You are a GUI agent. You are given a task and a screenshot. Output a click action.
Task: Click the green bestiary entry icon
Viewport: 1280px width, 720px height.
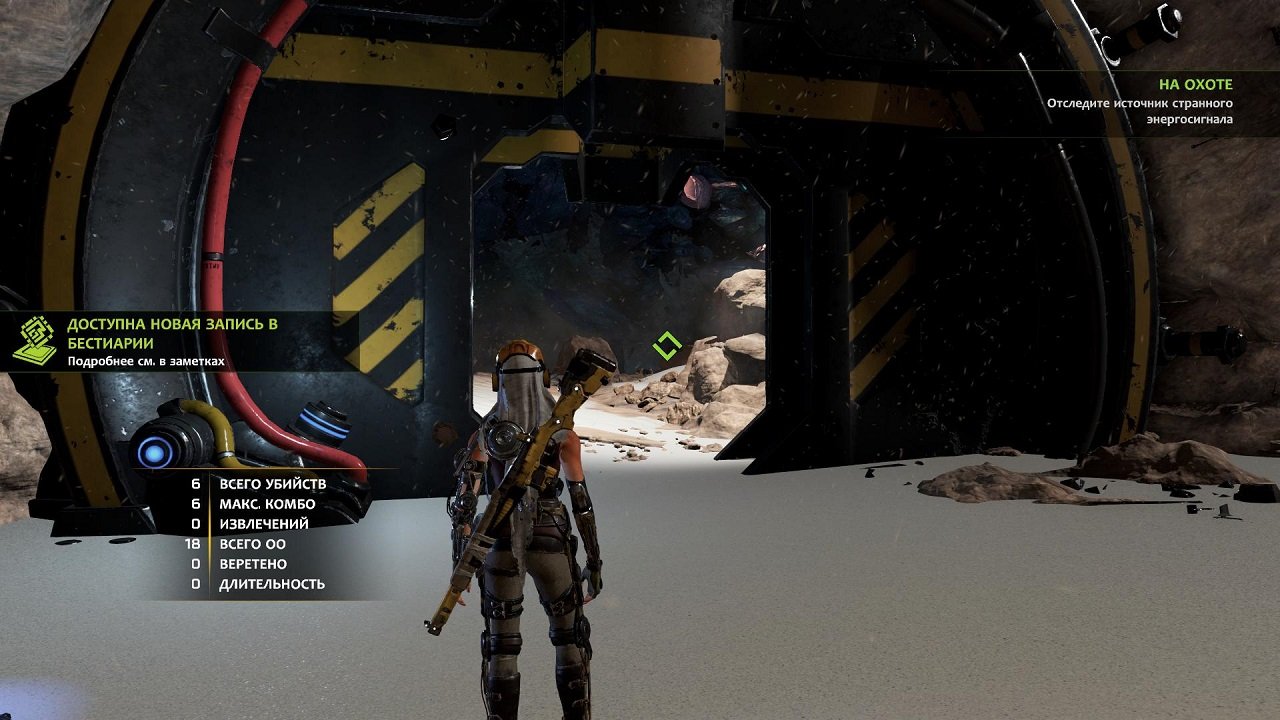(x=36, y=339)
